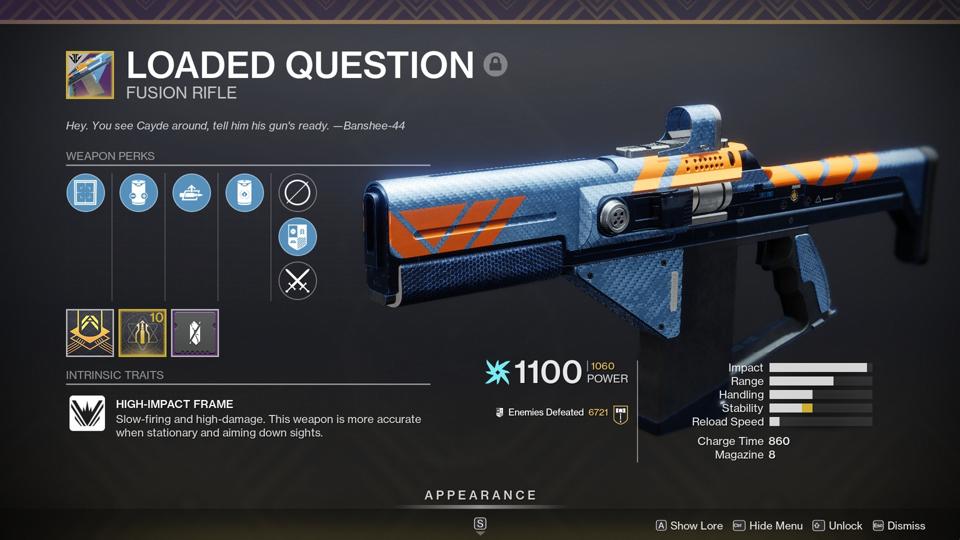
Task: Open the Appearance section
Action: [x=480, y=496]
